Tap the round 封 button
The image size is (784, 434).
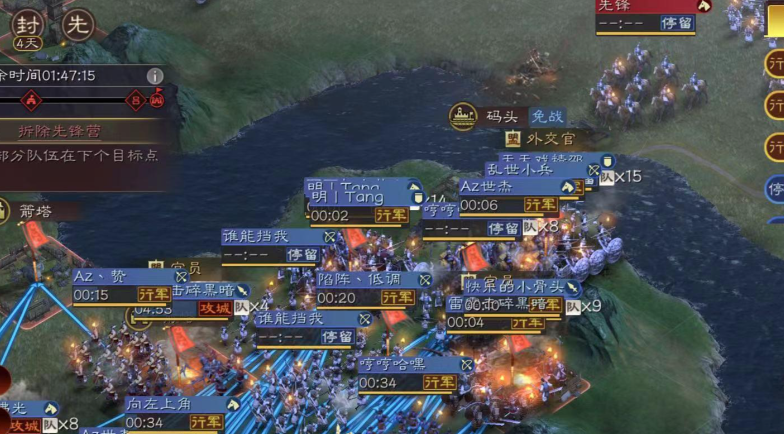[x=28, y=24]
